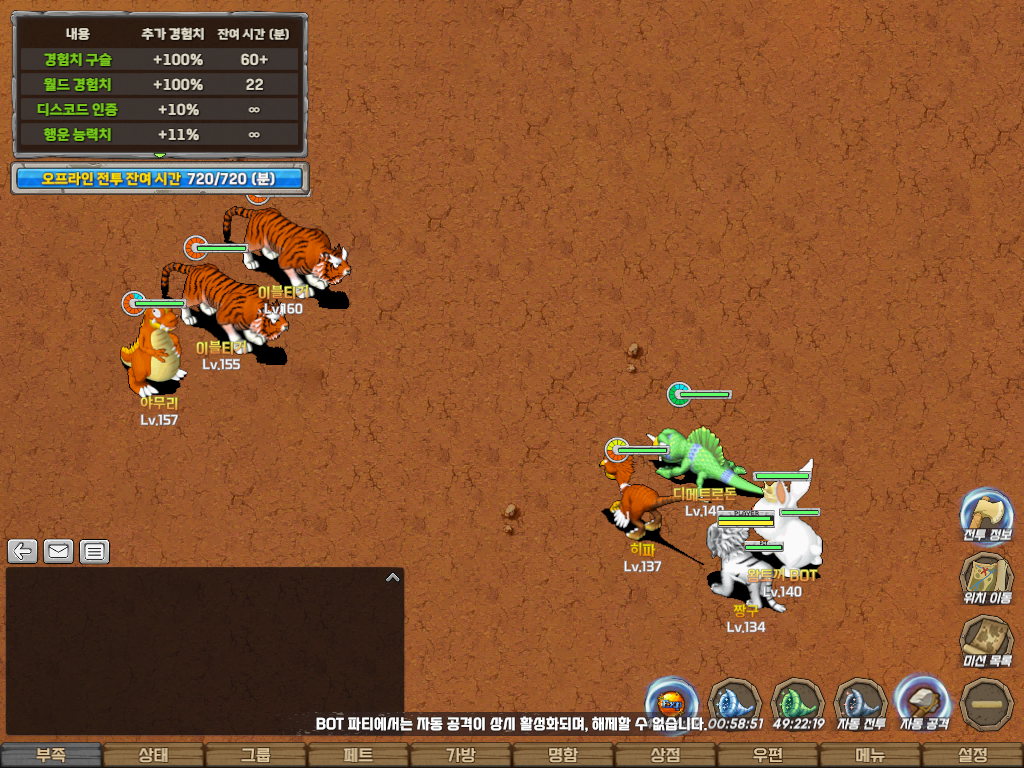
Task: Open the envelope button above the chat
Action: pyautogui.click(x=58, y=550)
